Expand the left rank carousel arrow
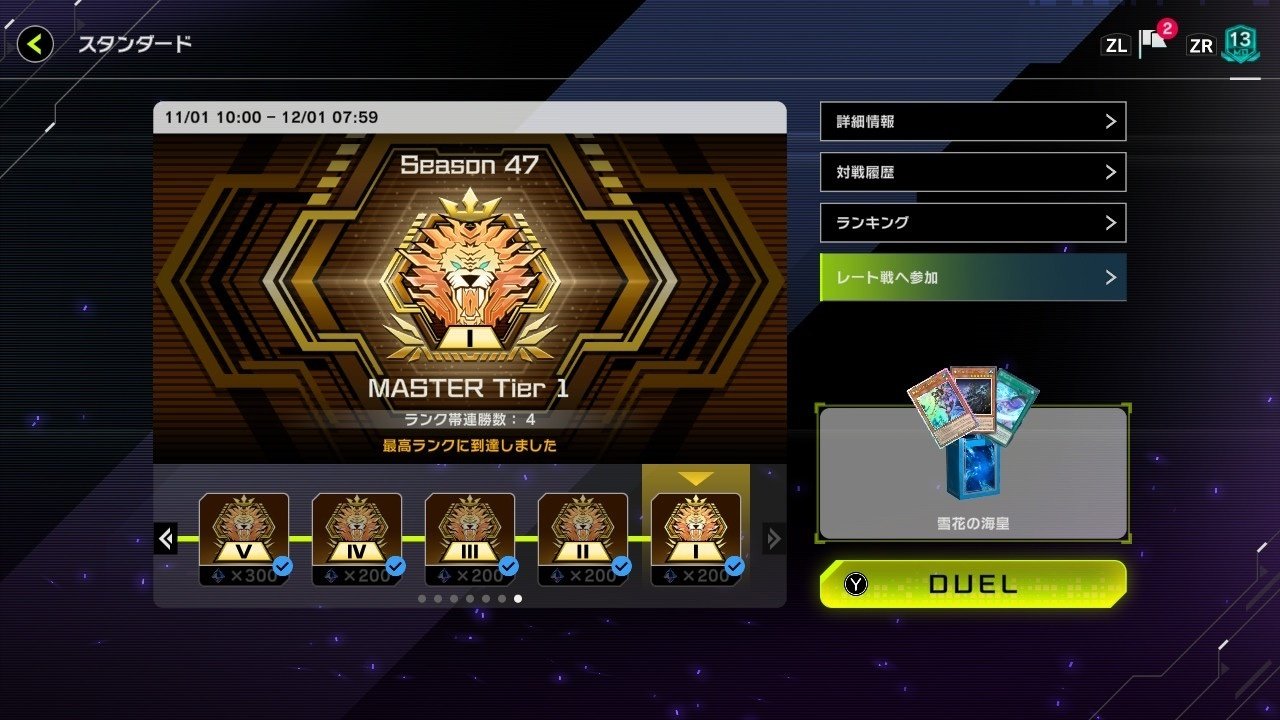This screenshot has height=720, width=1280. pyautogui.click(x=165, y=538)
